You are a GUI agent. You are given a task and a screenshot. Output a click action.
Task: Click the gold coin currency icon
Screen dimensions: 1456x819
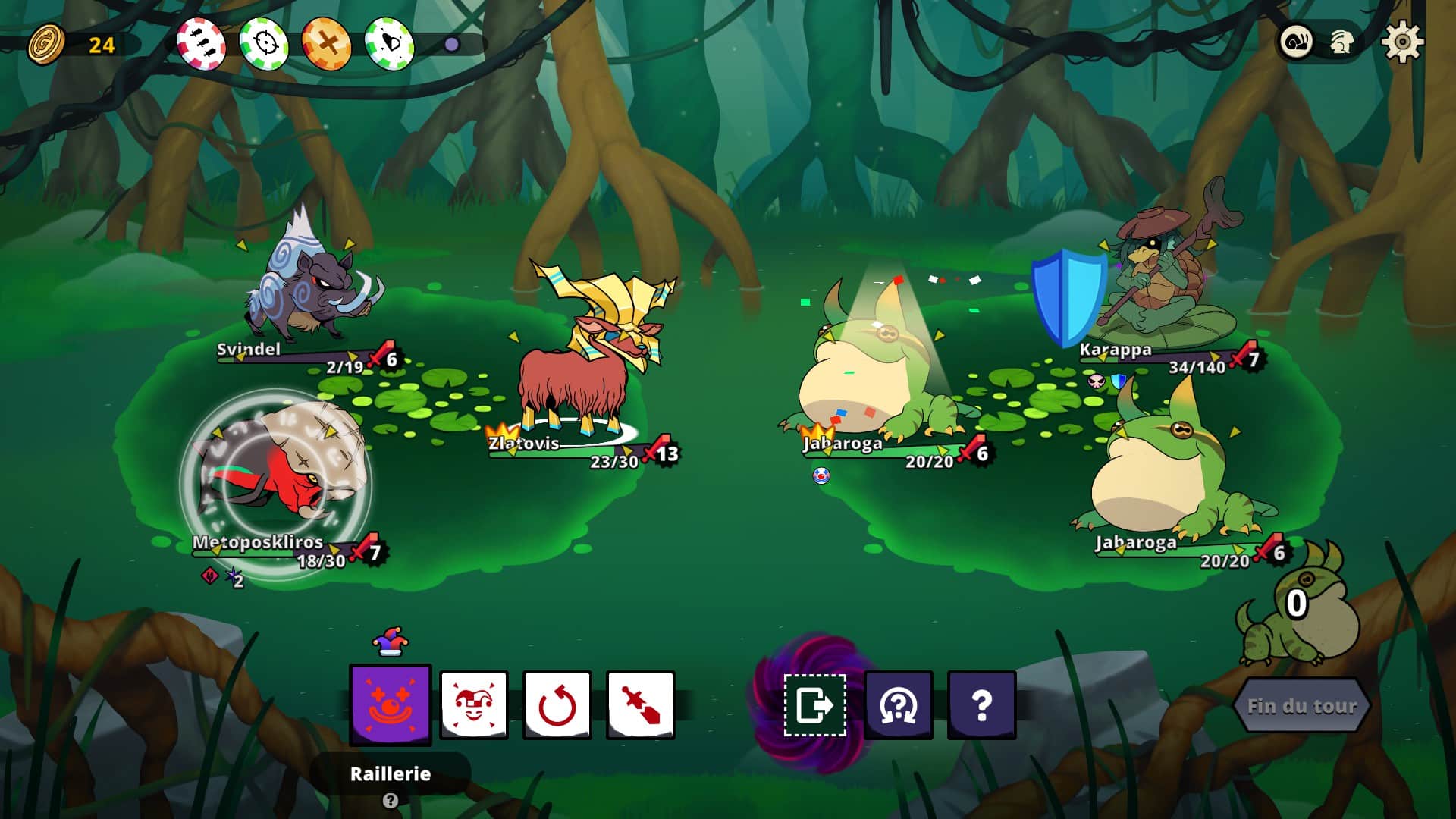tap(46, 44)
